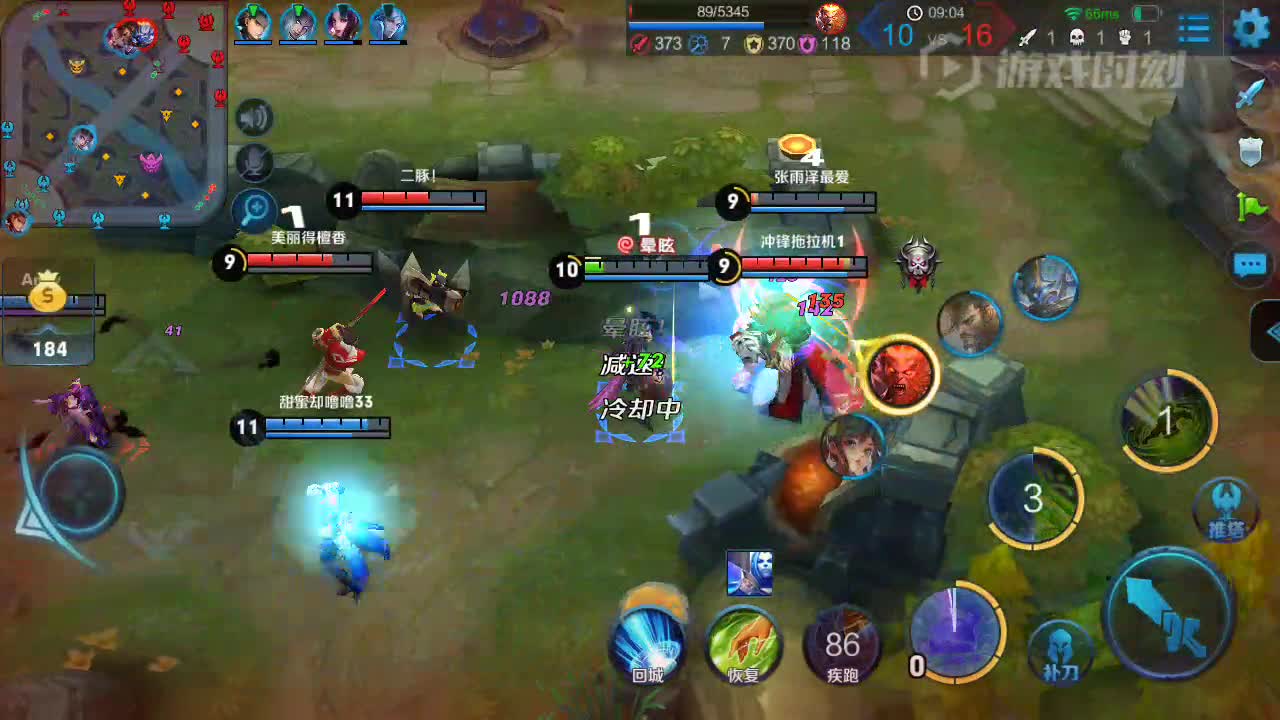Toggle the muted microphone icon
The width and height of the screenshot is (1280, 720).
point(254,162)
